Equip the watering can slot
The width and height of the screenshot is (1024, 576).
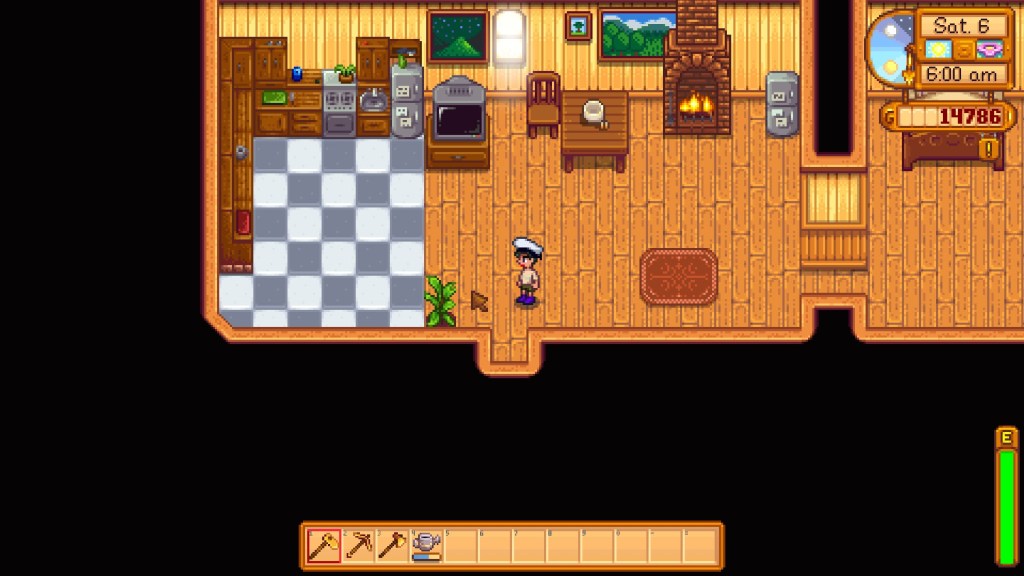click(x=427, y=546)
